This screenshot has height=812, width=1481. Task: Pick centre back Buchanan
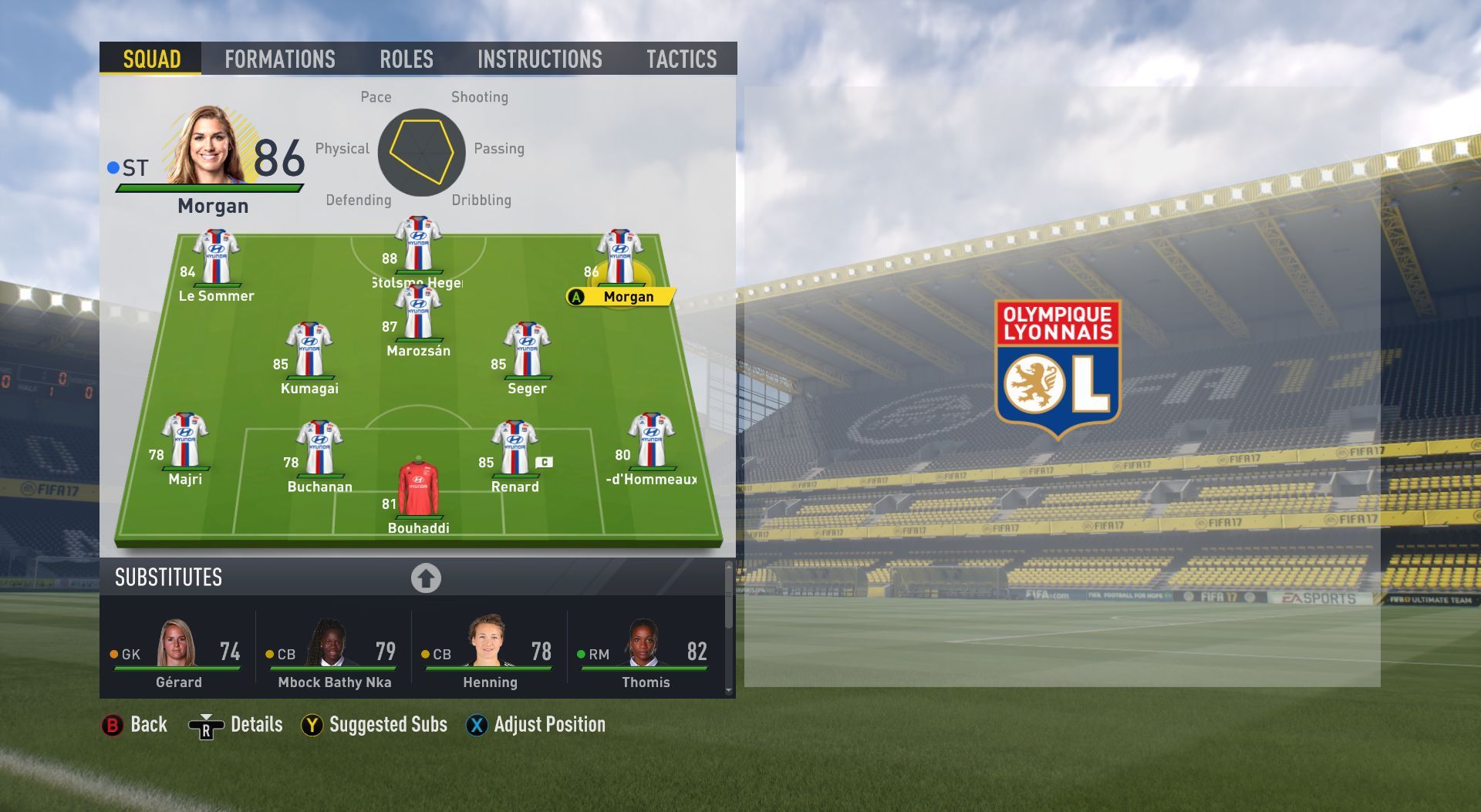(x=319, y=449)
